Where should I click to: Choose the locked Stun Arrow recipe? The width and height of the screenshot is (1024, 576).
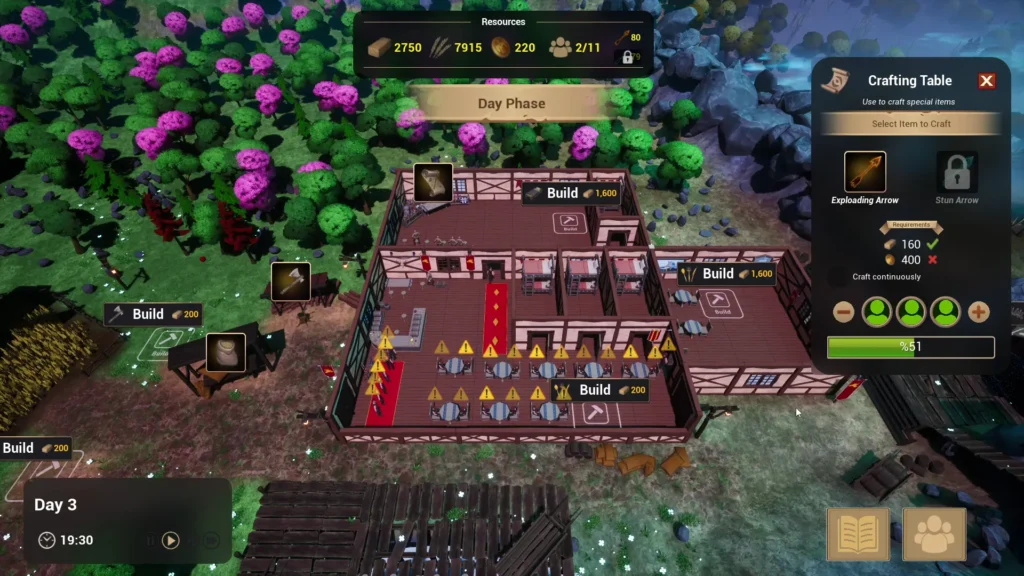point(957,172)
